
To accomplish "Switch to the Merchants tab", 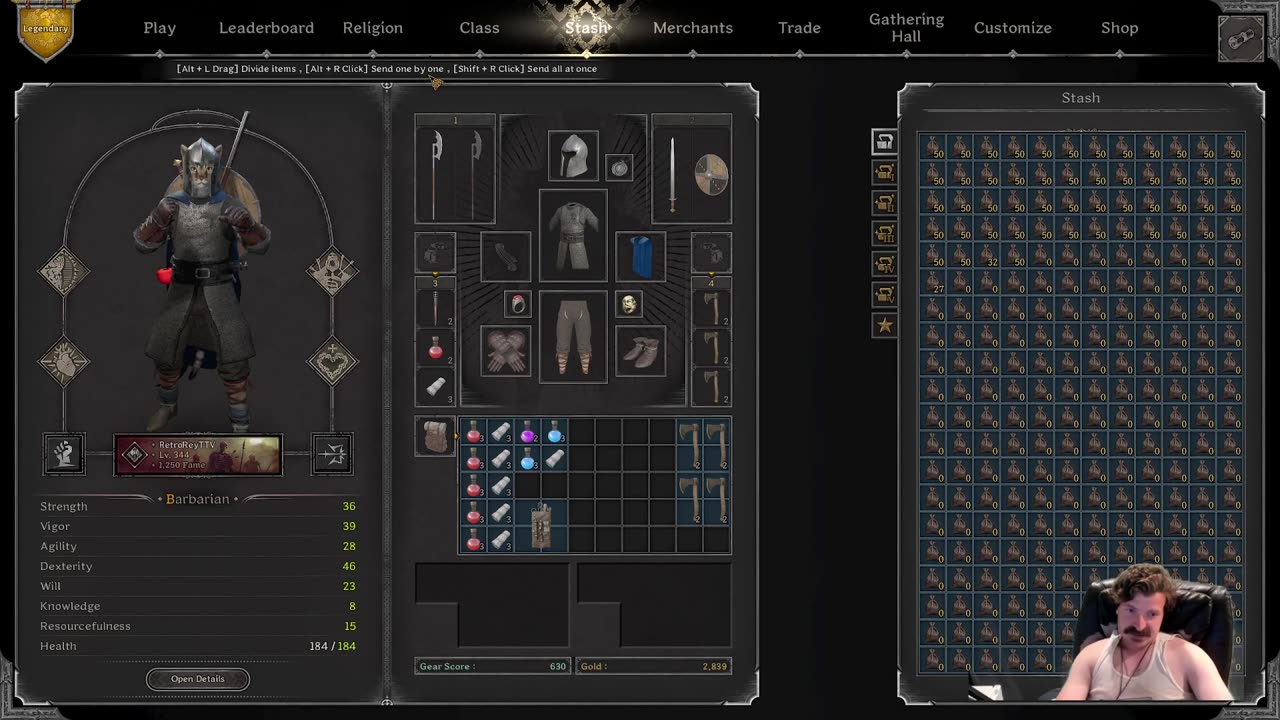I will [693, 28].
